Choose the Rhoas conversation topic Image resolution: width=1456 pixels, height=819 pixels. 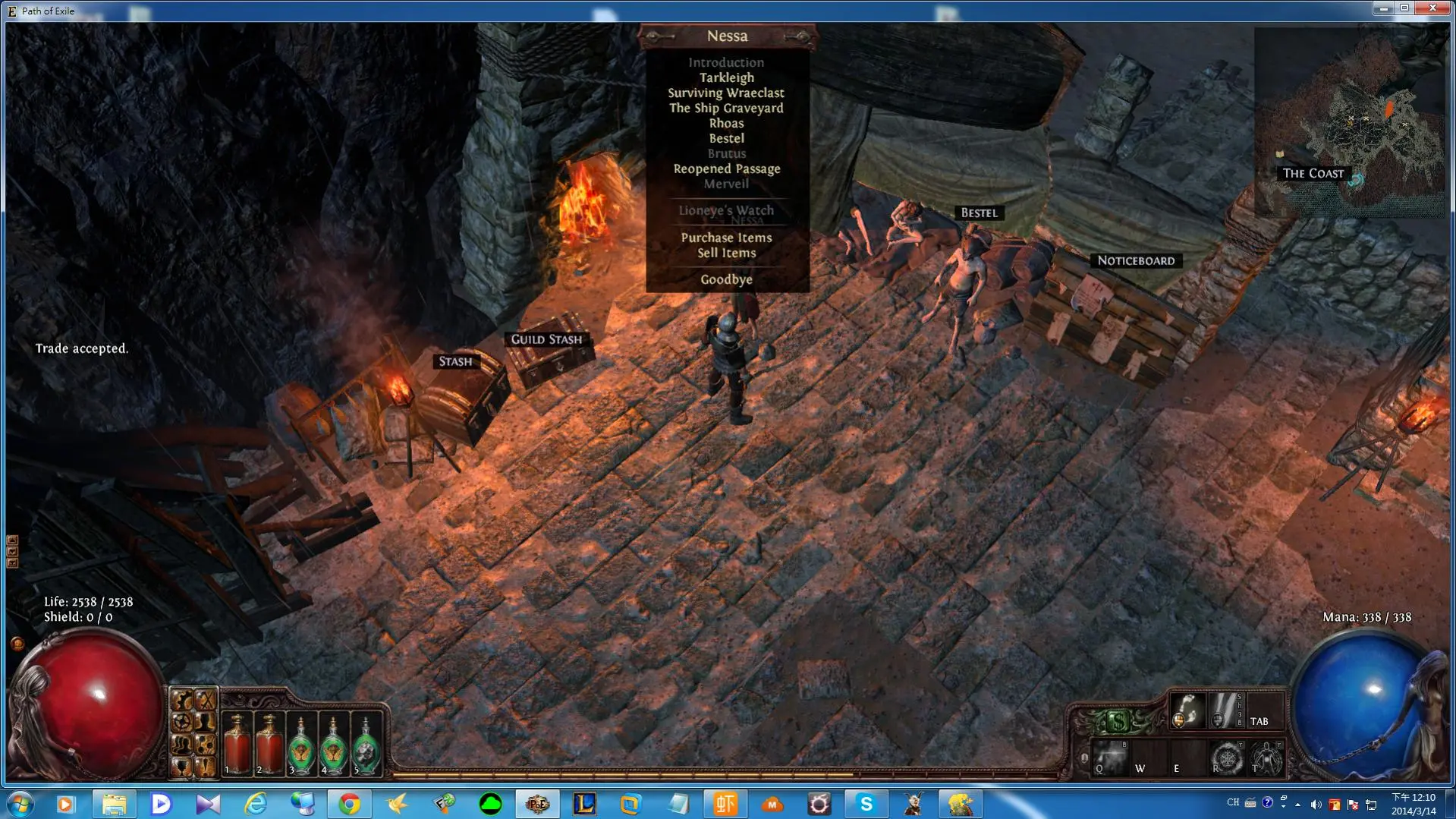pos(726,123)
